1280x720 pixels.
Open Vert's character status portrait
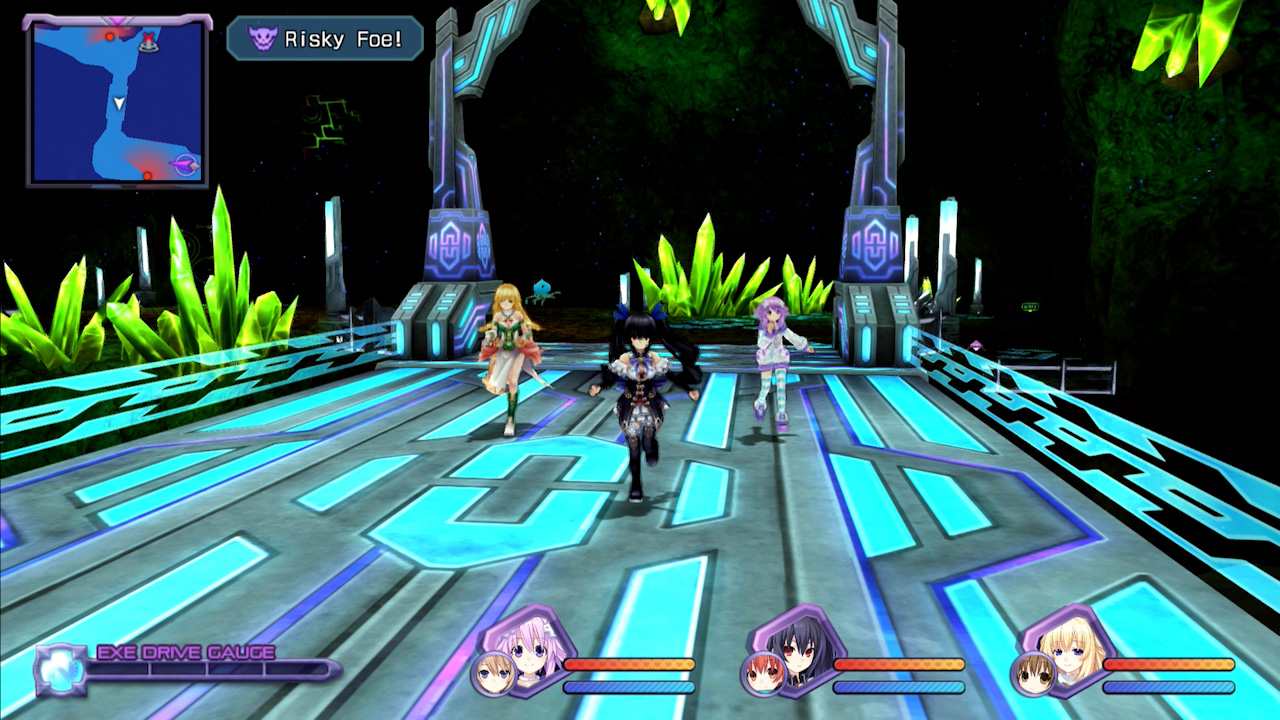[x=1070, y=651]
